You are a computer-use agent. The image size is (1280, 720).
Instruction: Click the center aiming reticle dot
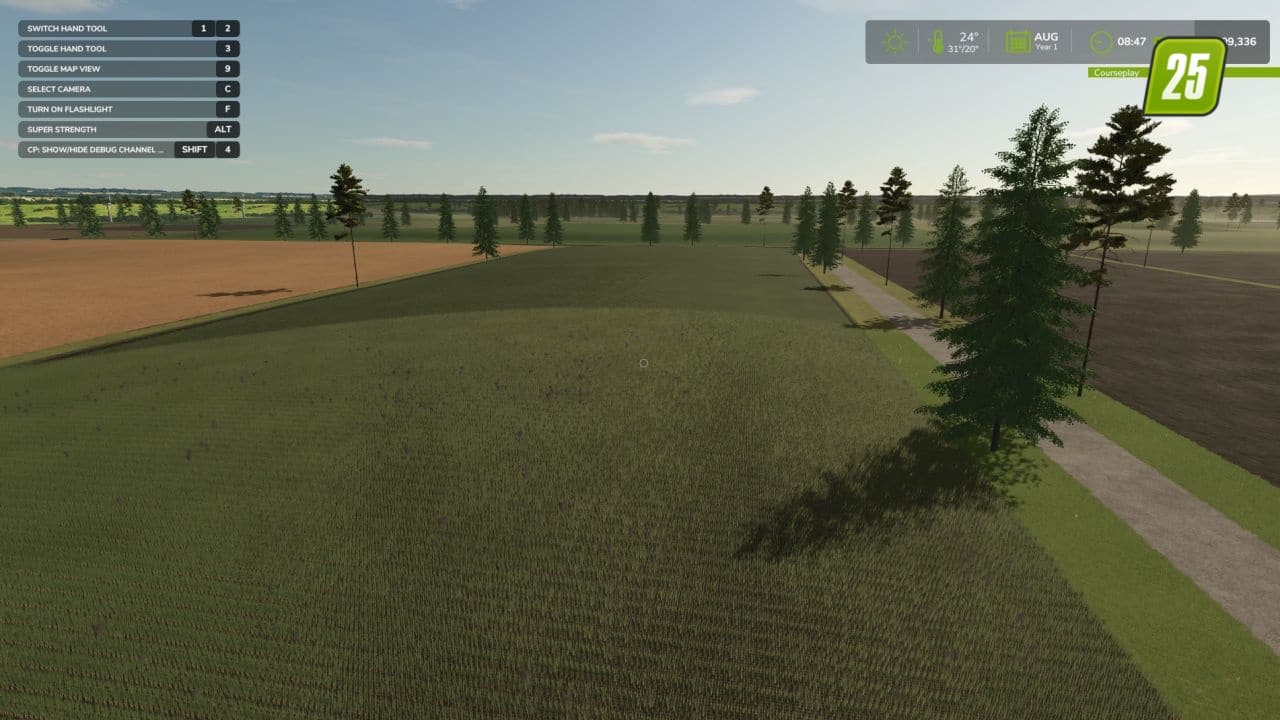coord(643,363)
